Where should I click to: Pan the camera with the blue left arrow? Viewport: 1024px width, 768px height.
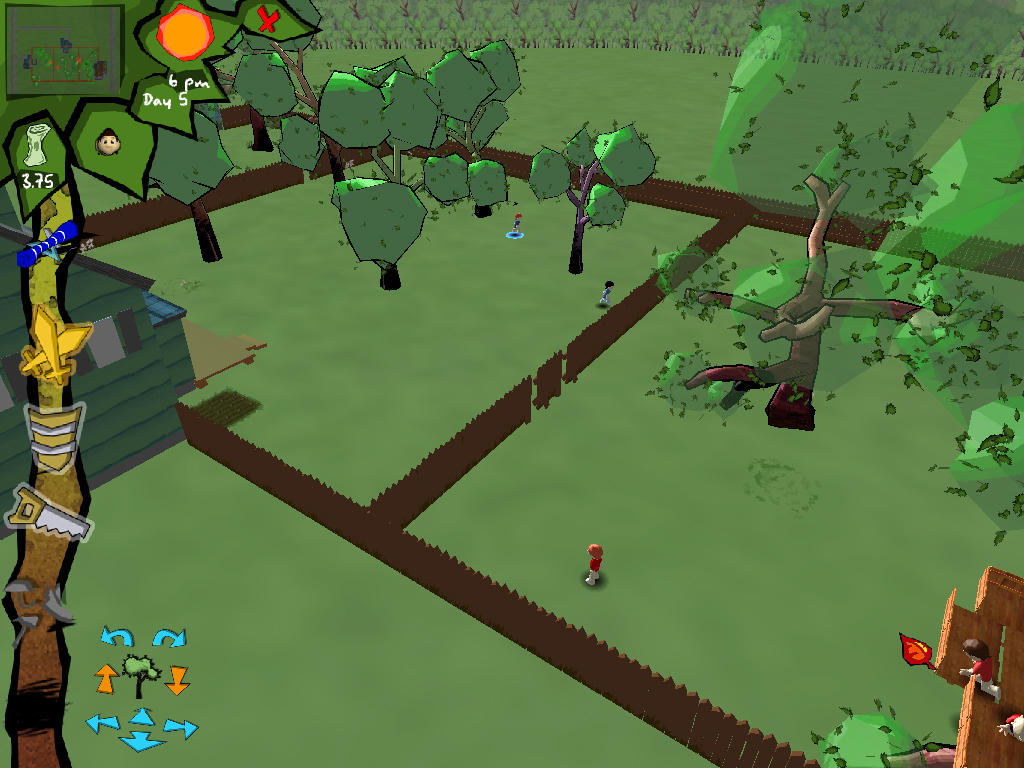(102, 722)
